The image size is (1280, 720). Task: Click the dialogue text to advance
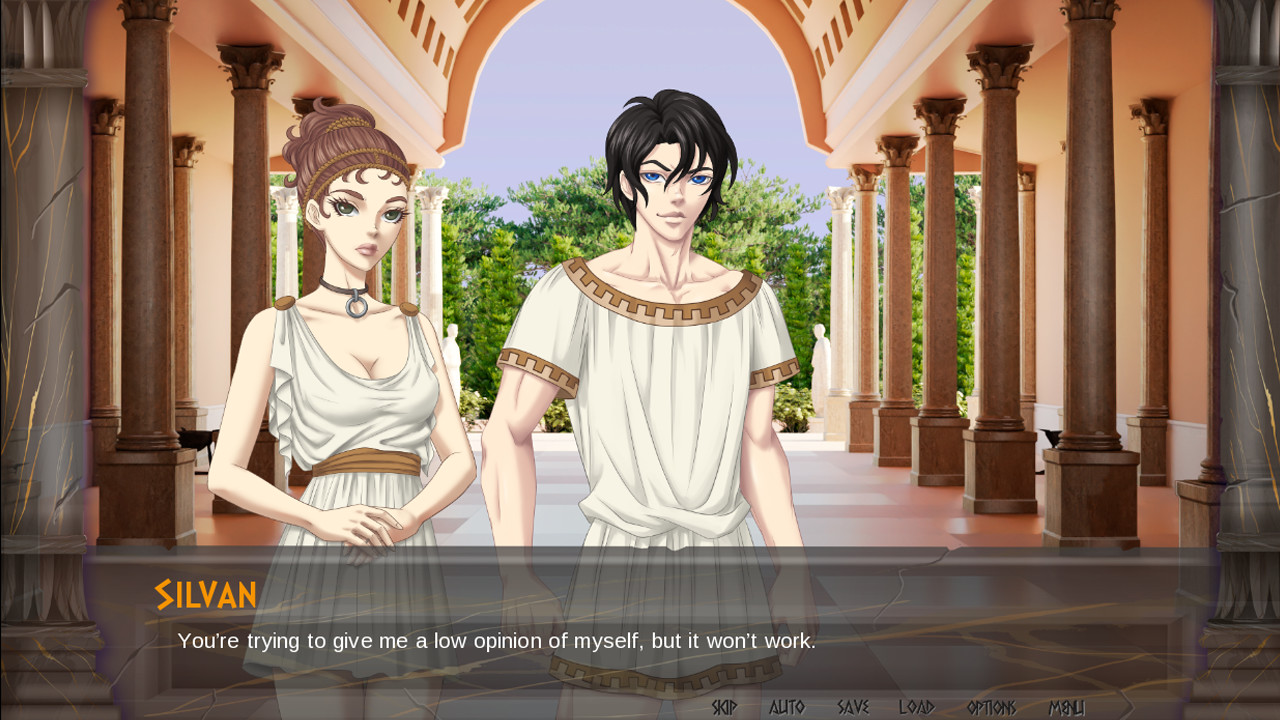click(x=497, y=640)
